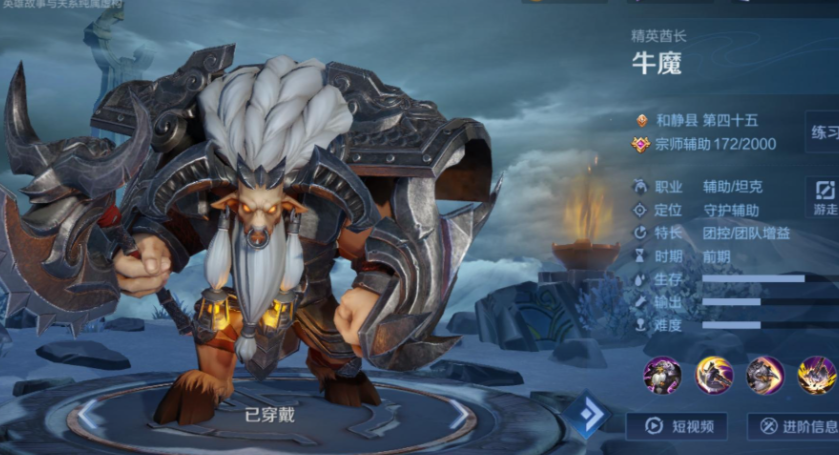Click the 已穿戴 equipped skin label
Viewport: 839px width, 455px height.
click(x=270, y=414)
